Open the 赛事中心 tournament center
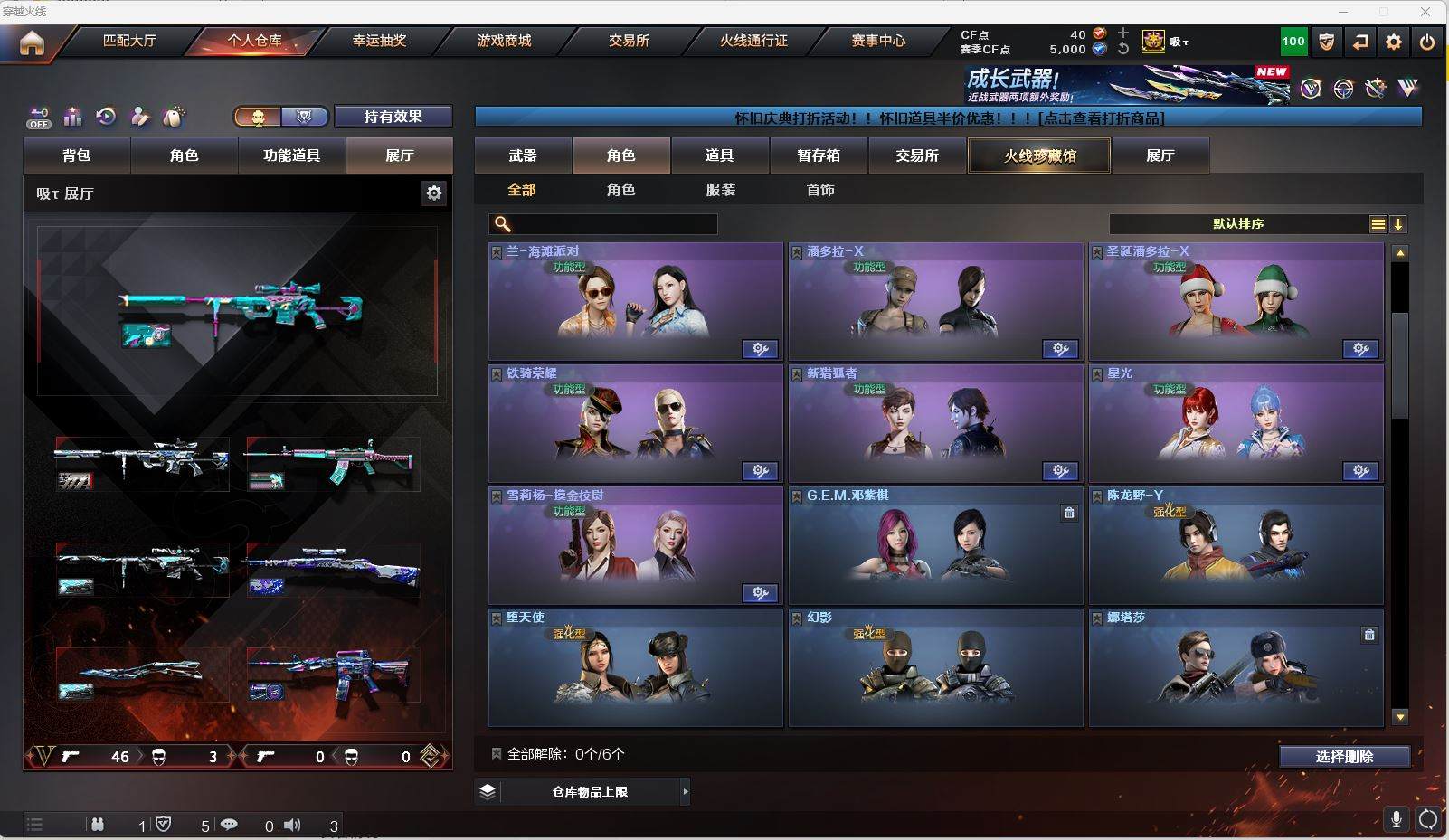This screenshot has height=840, width=1449. click(x=877, y=41)
